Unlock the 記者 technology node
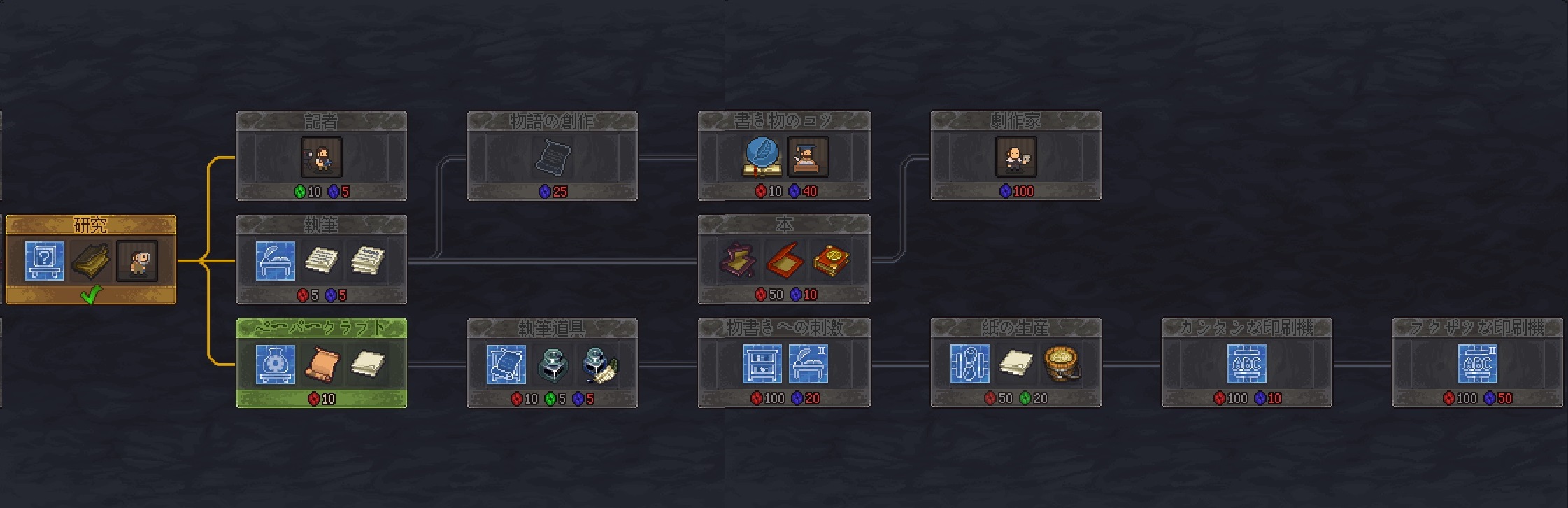The width and height of the screenshot is (1568, 508). coord(321,156)
